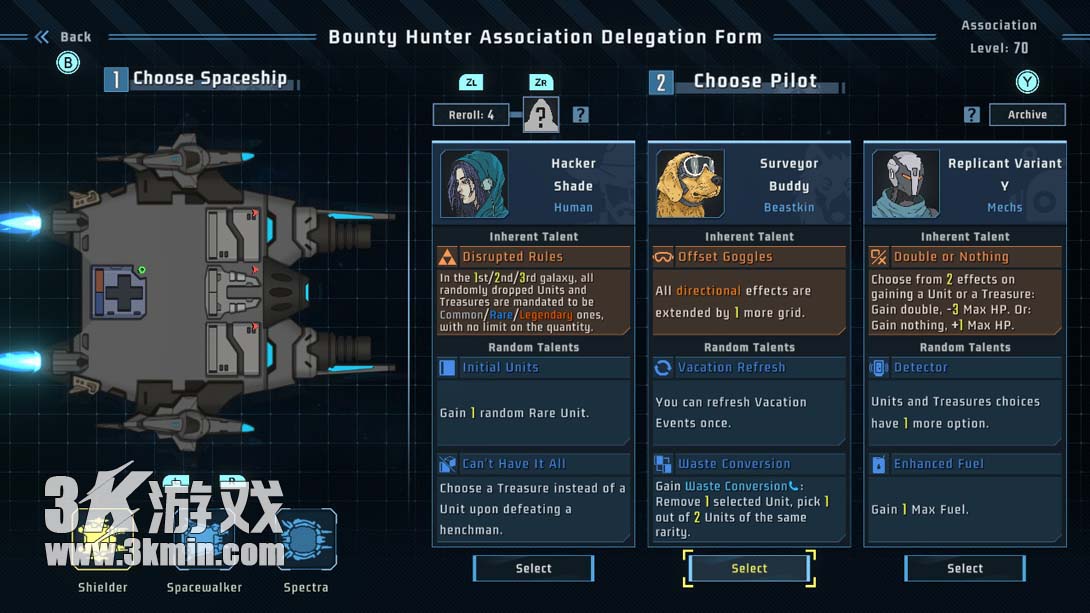Click the mystery pilot silhouette icon
The width and height of the screenshot is (1090, 613).
pyautogui.click(x=541, y=115)
